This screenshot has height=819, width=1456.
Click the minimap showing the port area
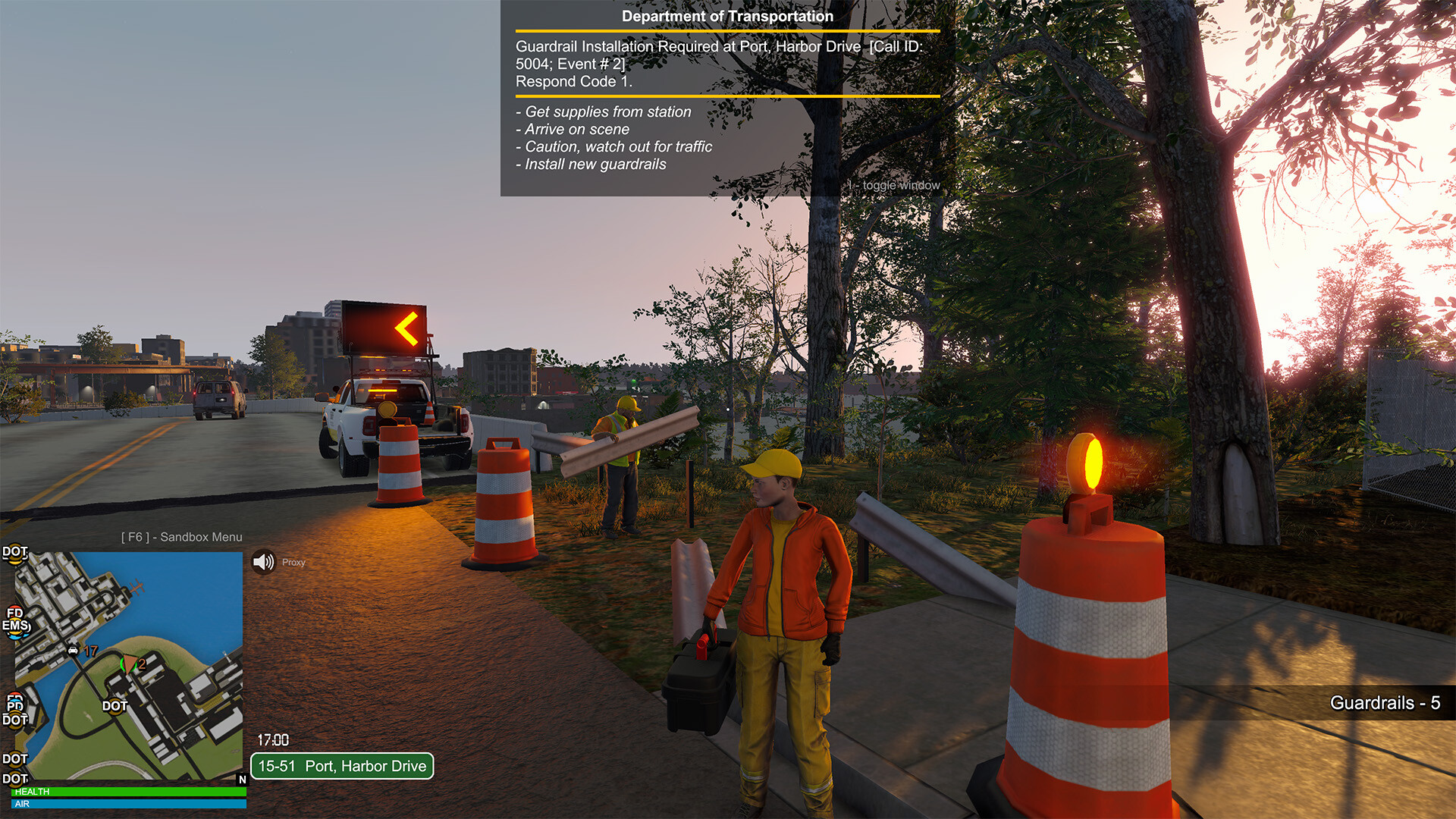[129, 666]
